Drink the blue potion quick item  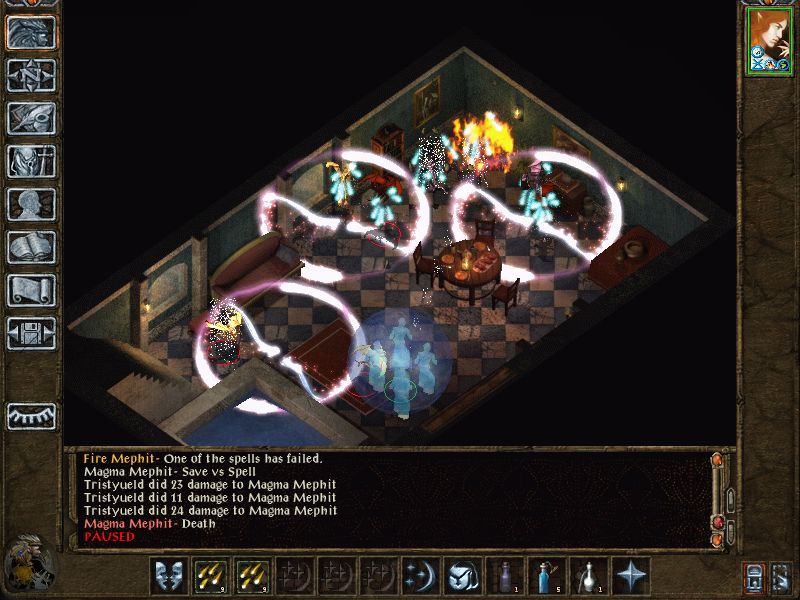pos(546,576)
